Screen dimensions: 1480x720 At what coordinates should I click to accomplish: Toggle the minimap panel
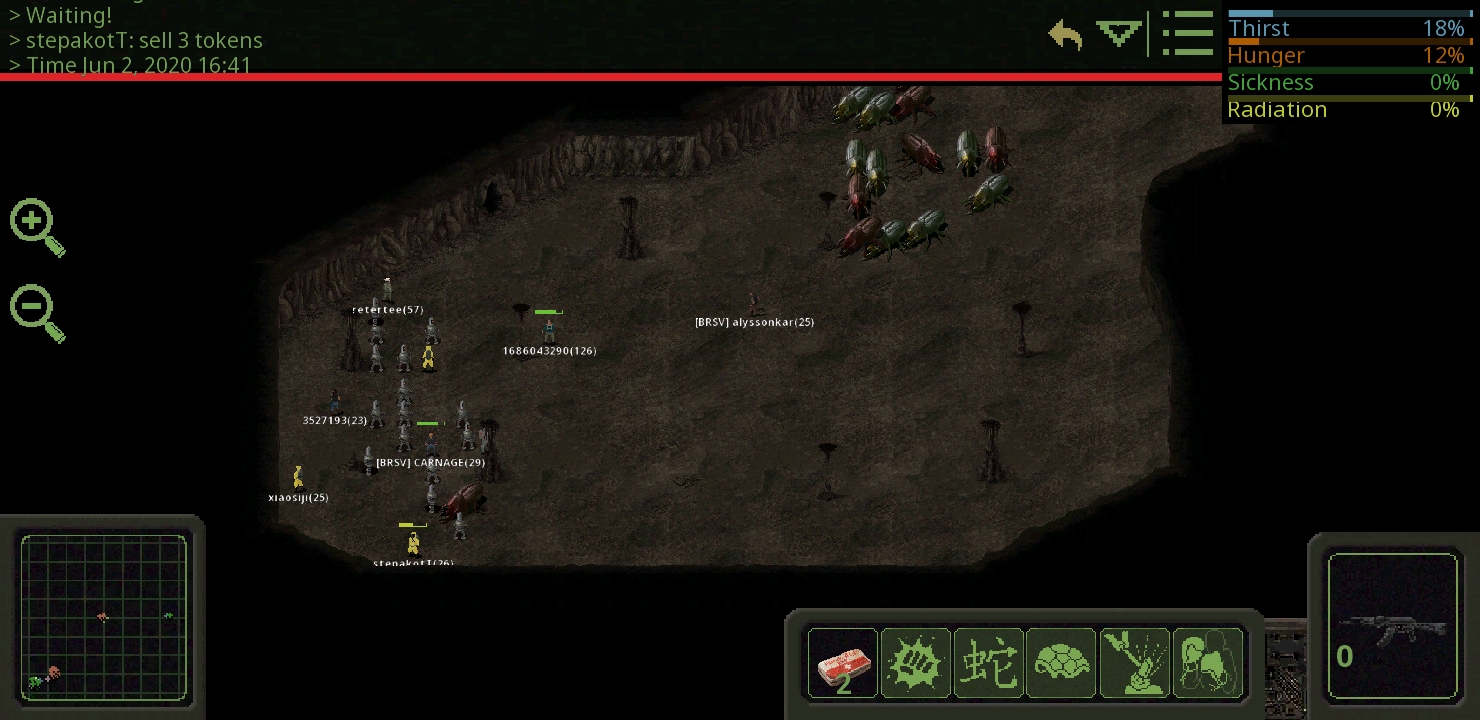[104, 618]
